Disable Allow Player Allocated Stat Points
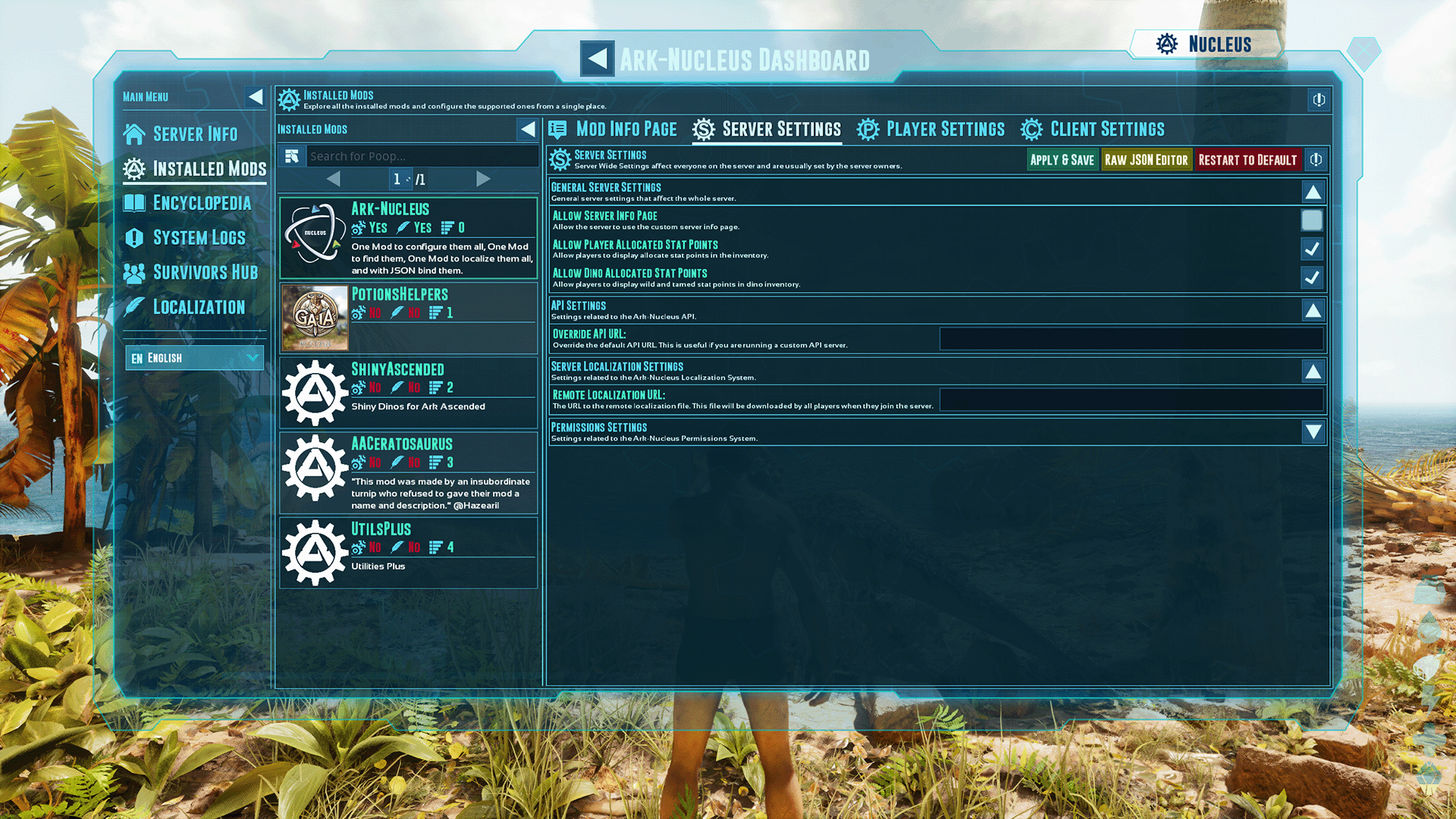The height and width of the screenshot is (819, 1456). 1312,249
